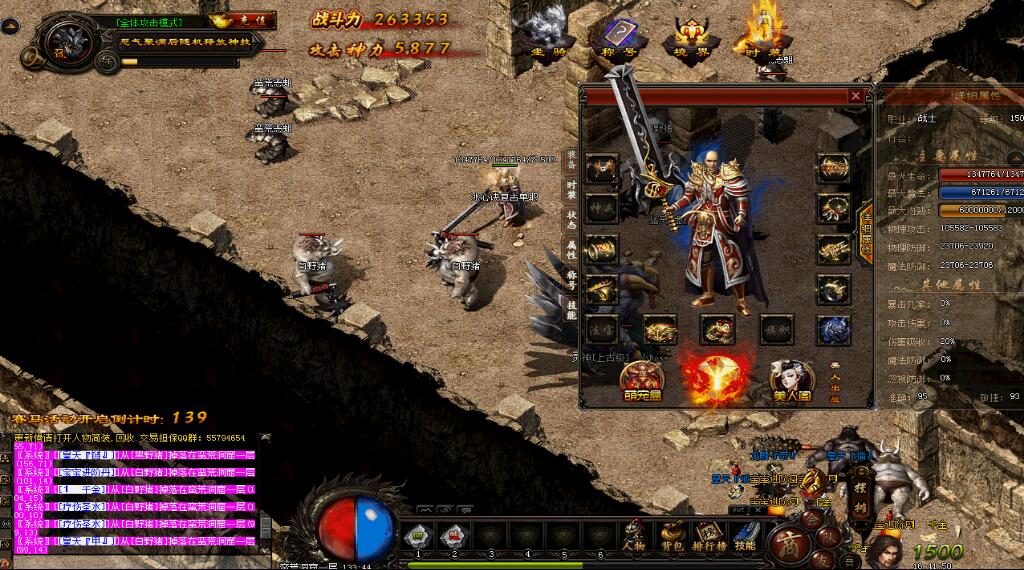Use the item in hotbar slot 1
The image size is (1024, 570).
[418, 538]
